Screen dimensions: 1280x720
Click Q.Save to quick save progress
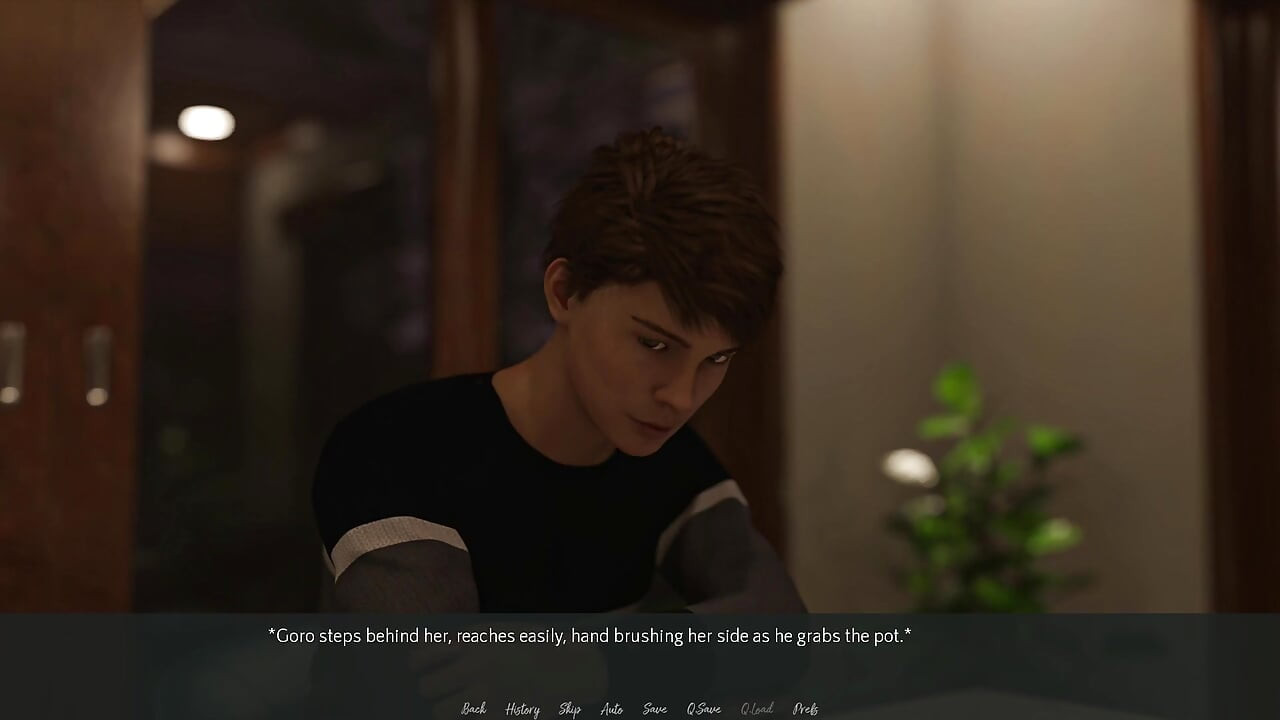point(703,708)
